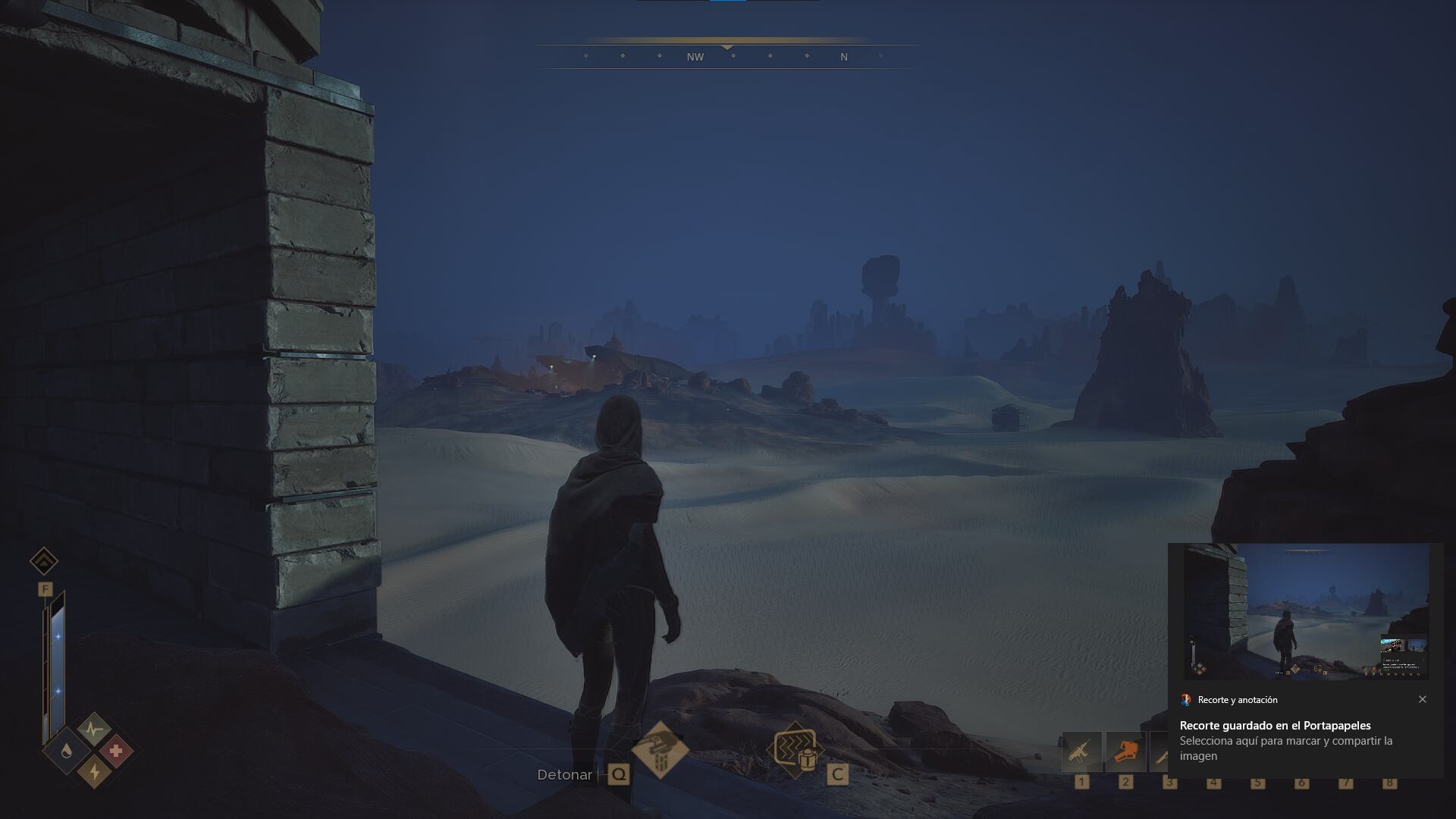Click the chevron diamond icon above the water gauge
The height and width of the screenshot is (819, 1456).
[x=44, y=562]
